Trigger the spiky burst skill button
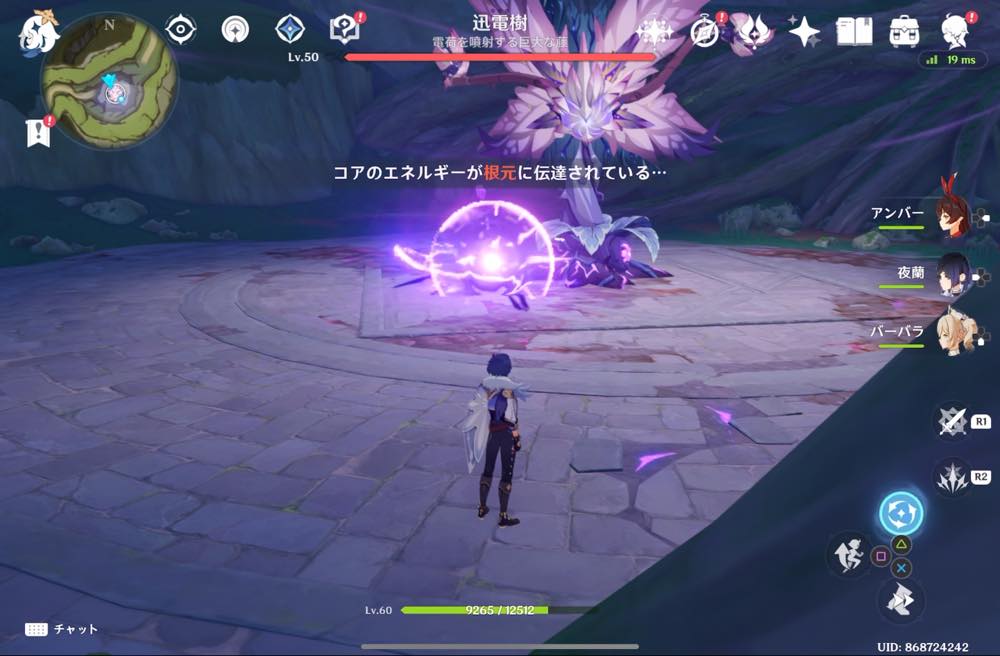 tap(951, 477)
